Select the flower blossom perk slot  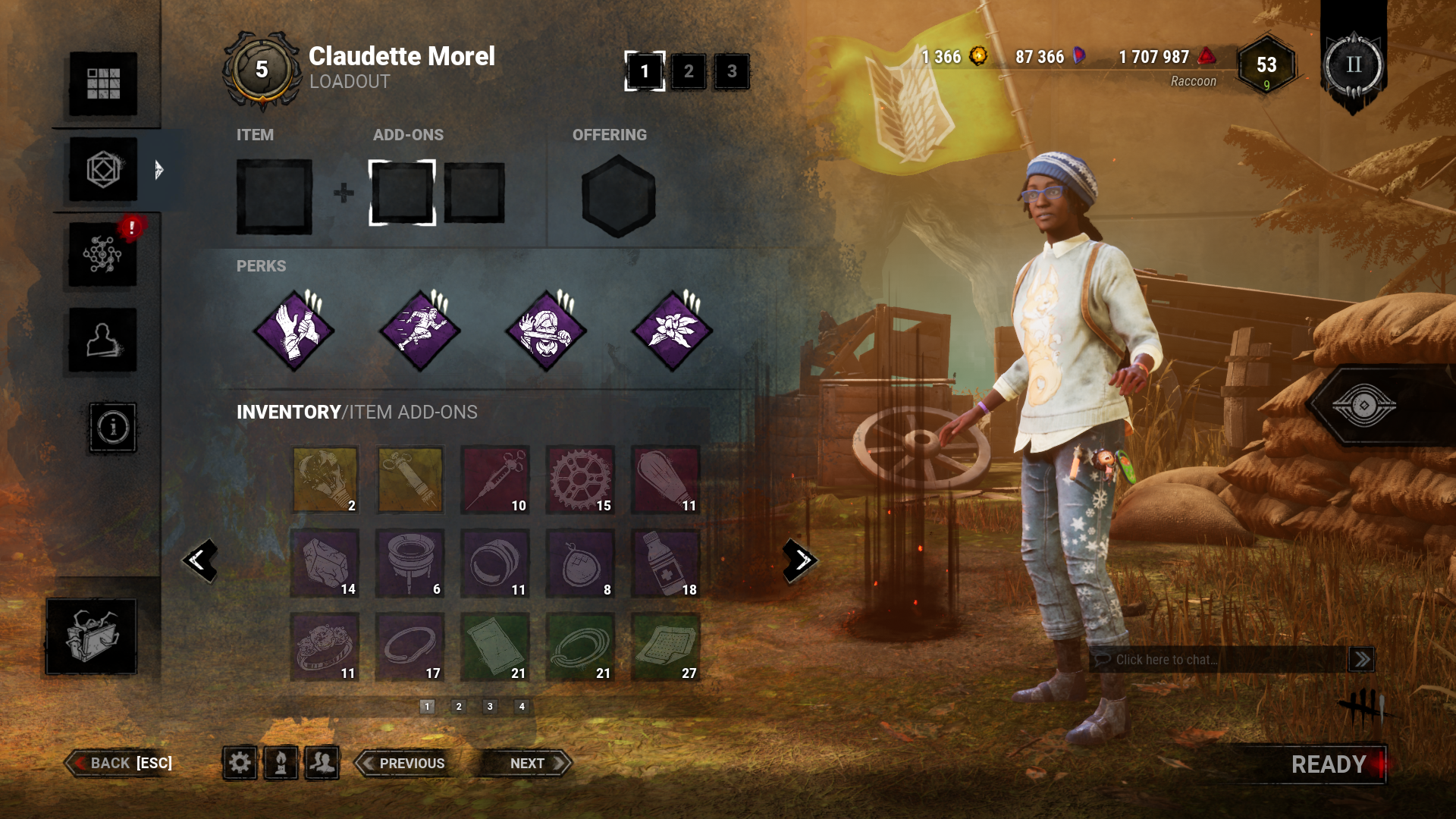tap(672, 331)
